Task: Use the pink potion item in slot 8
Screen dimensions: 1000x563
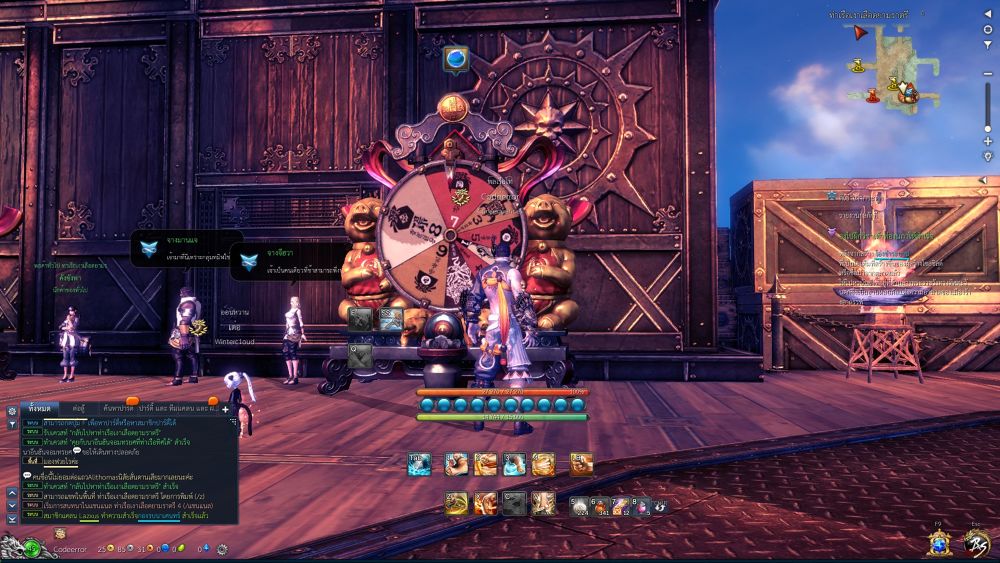Action: pos(643,504)
